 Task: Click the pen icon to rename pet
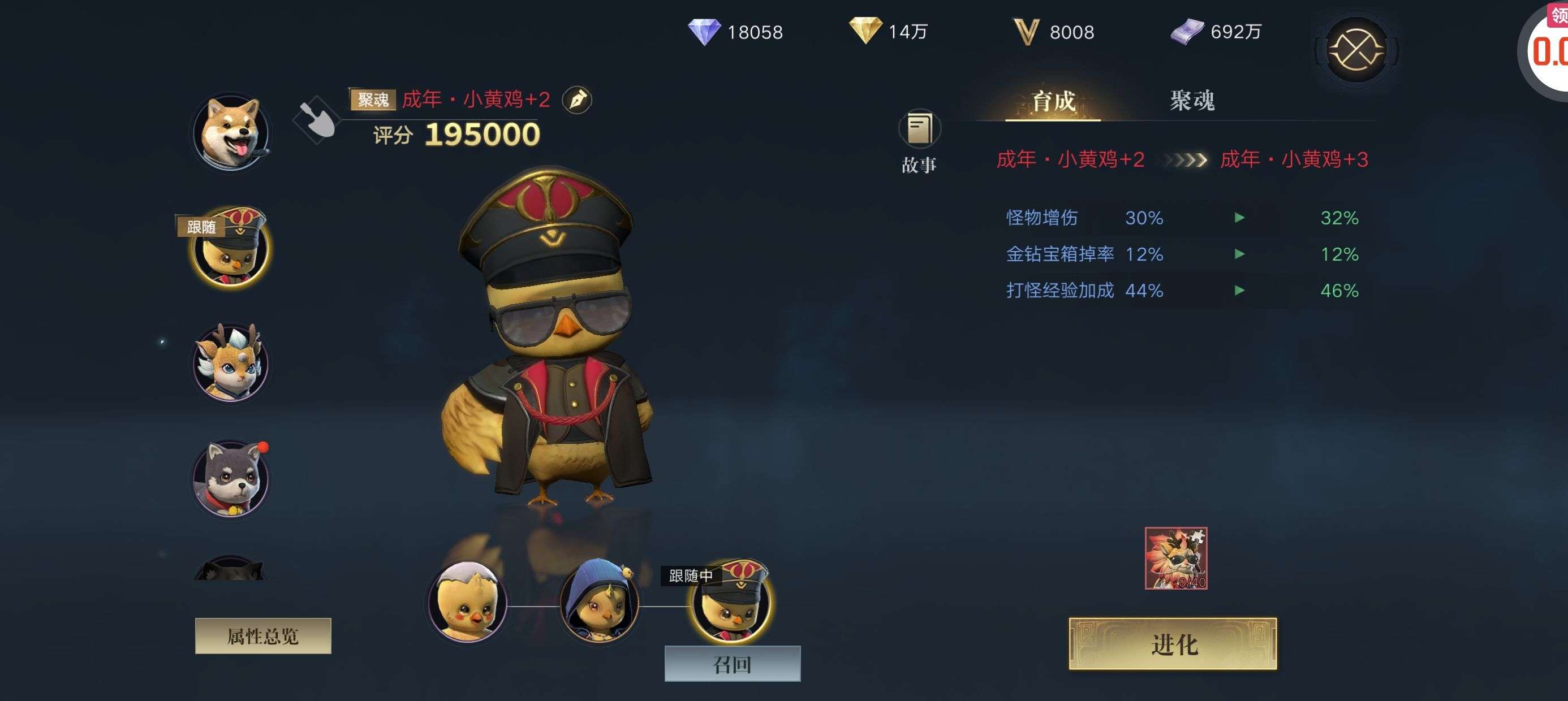[576, 100]
